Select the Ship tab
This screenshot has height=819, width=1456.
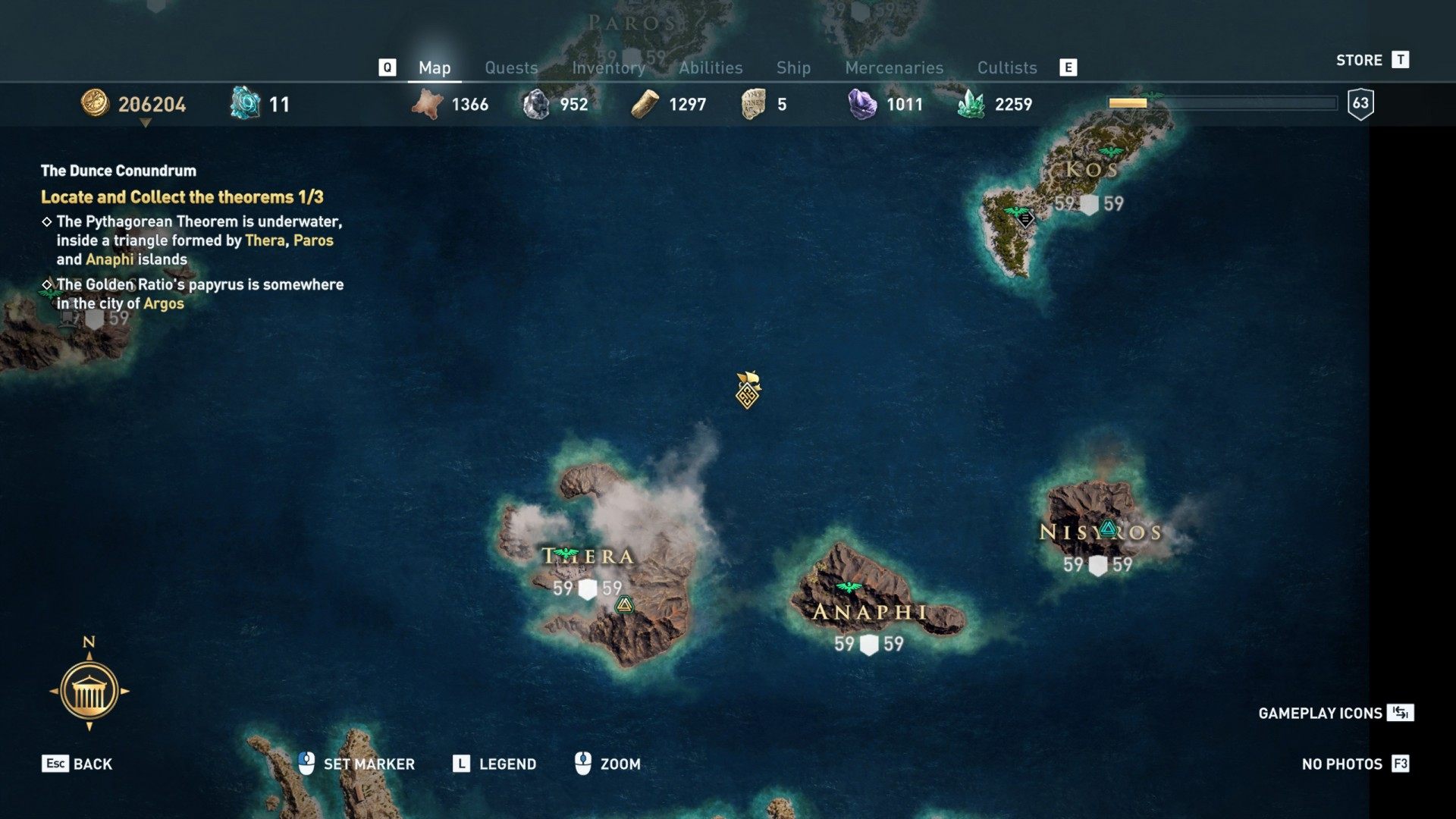pos(793,67)
